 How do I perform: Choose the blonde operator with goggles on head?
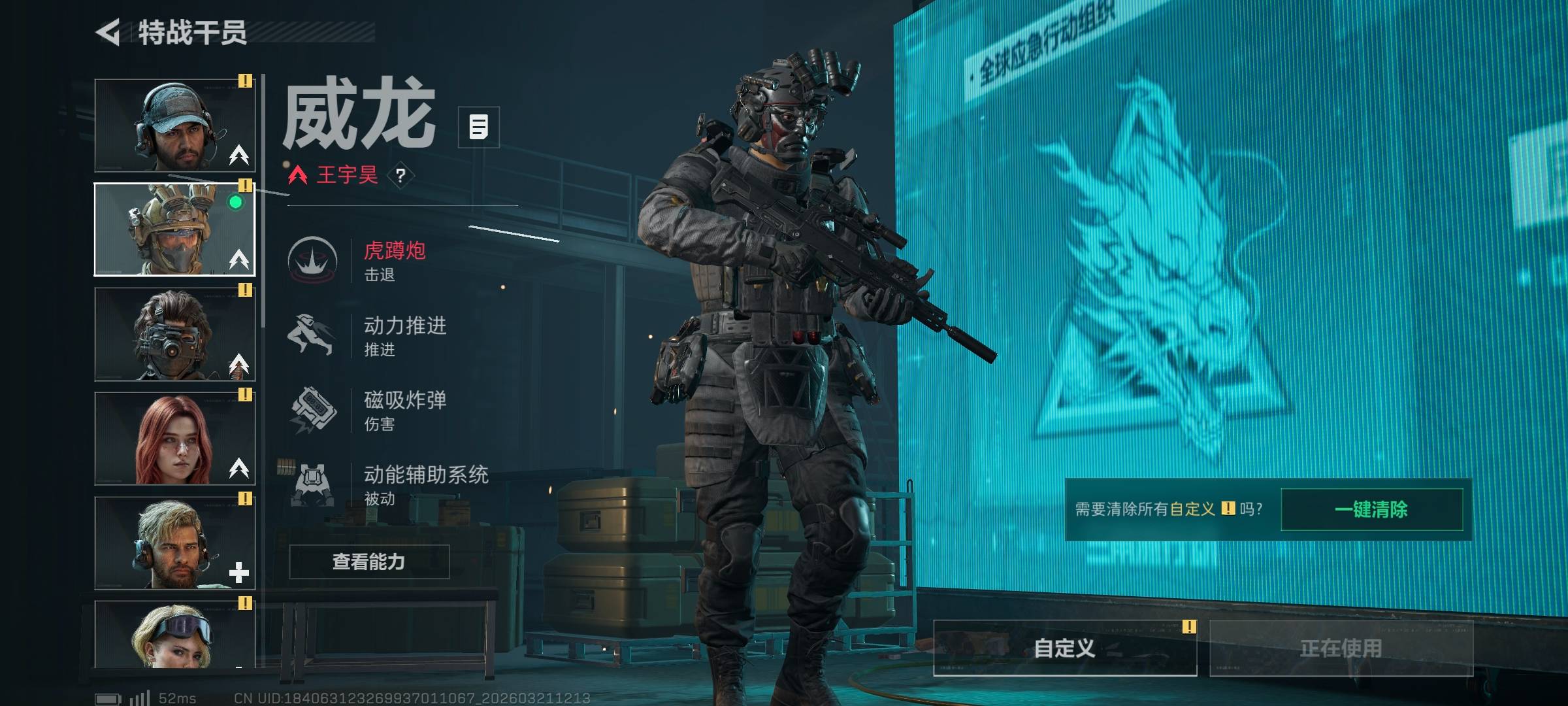point(174,634)
